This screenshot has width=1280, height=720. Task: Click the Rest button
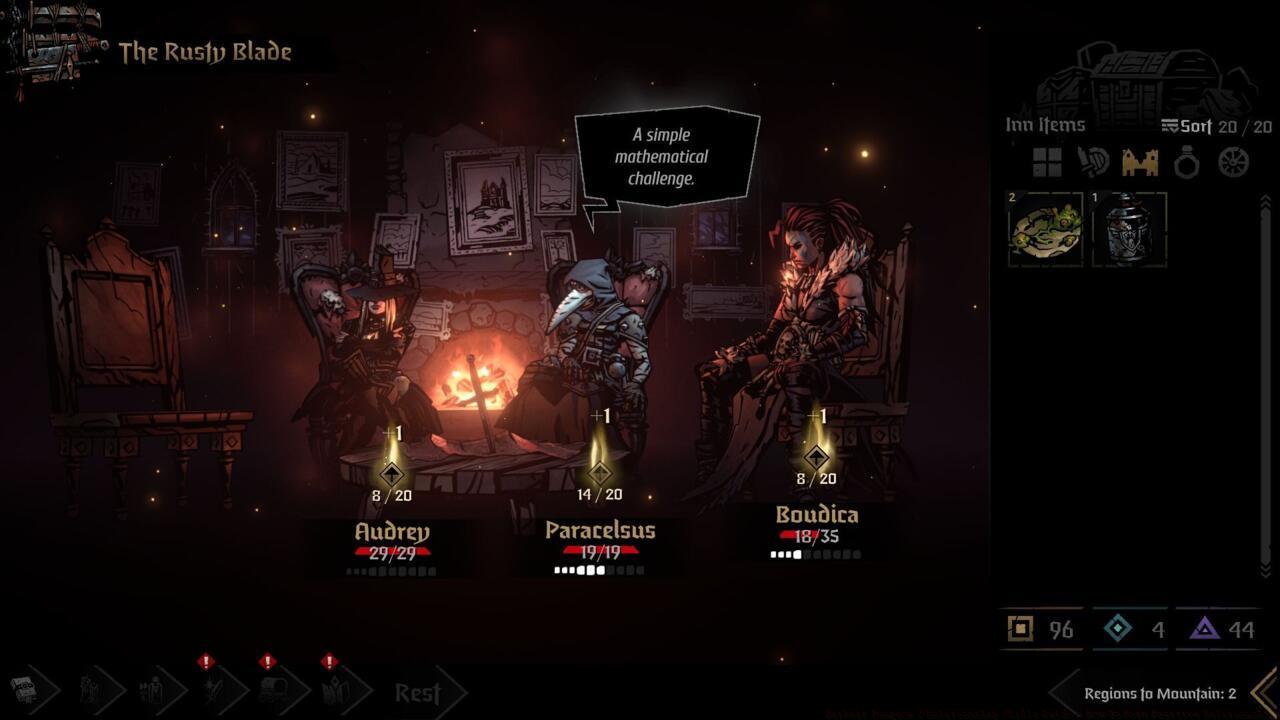[x=419, y=692]
